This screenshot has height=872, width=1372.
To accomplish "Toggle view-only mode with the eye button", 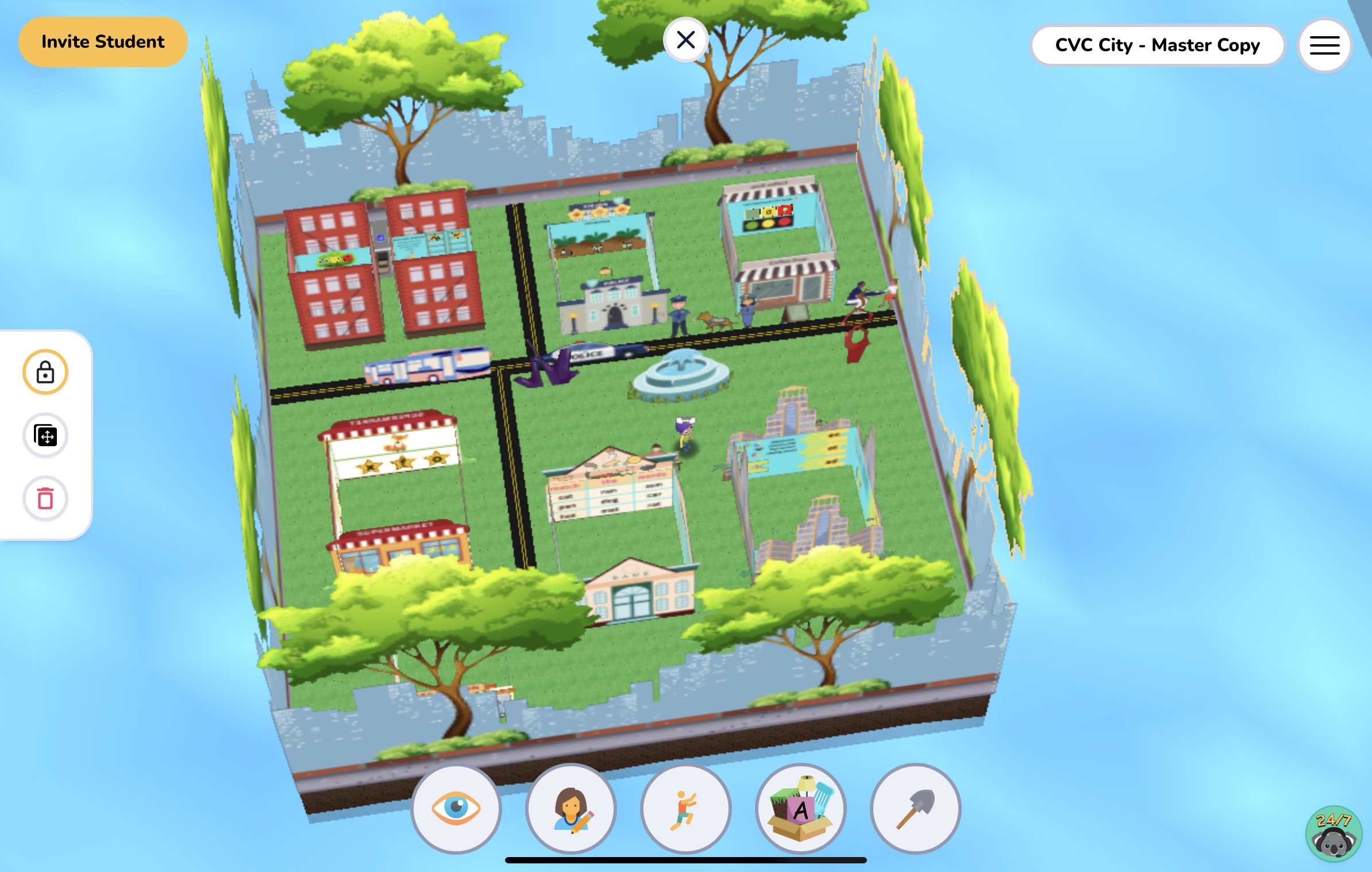I will click(456, 809).
